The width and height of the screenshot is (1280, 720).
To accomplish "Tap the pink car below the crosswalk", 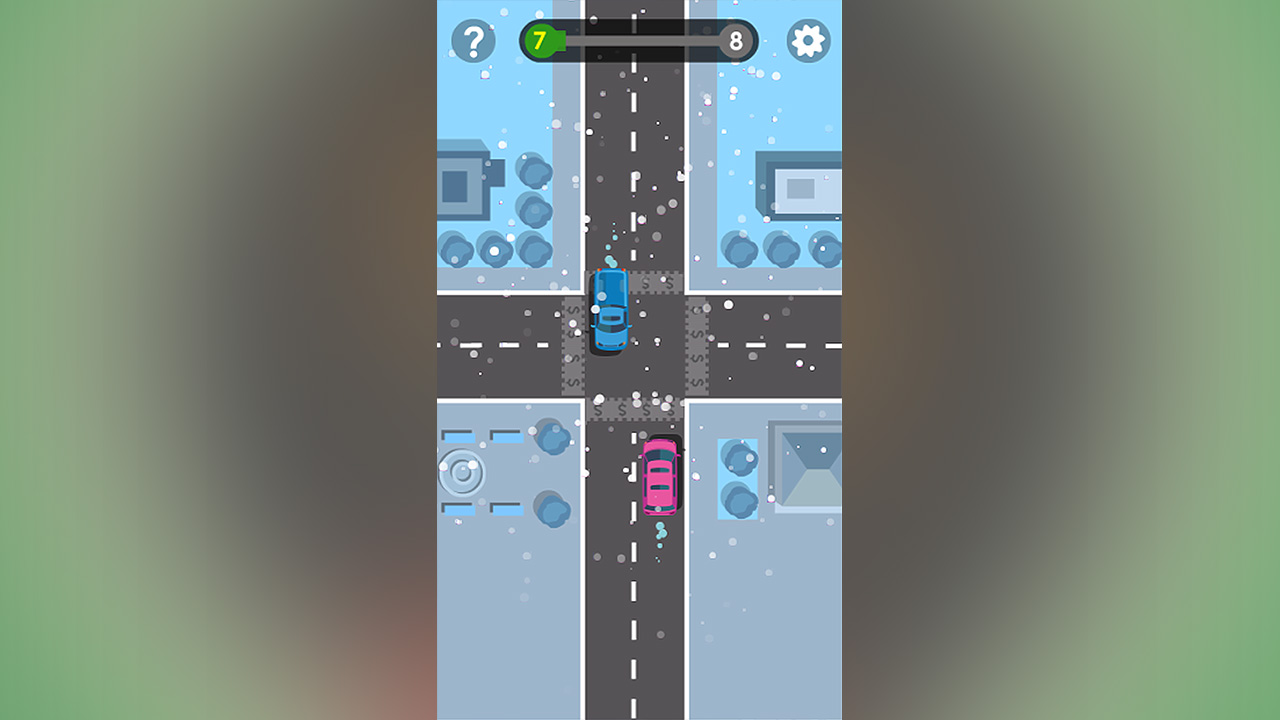I will (x=661, y=477).
